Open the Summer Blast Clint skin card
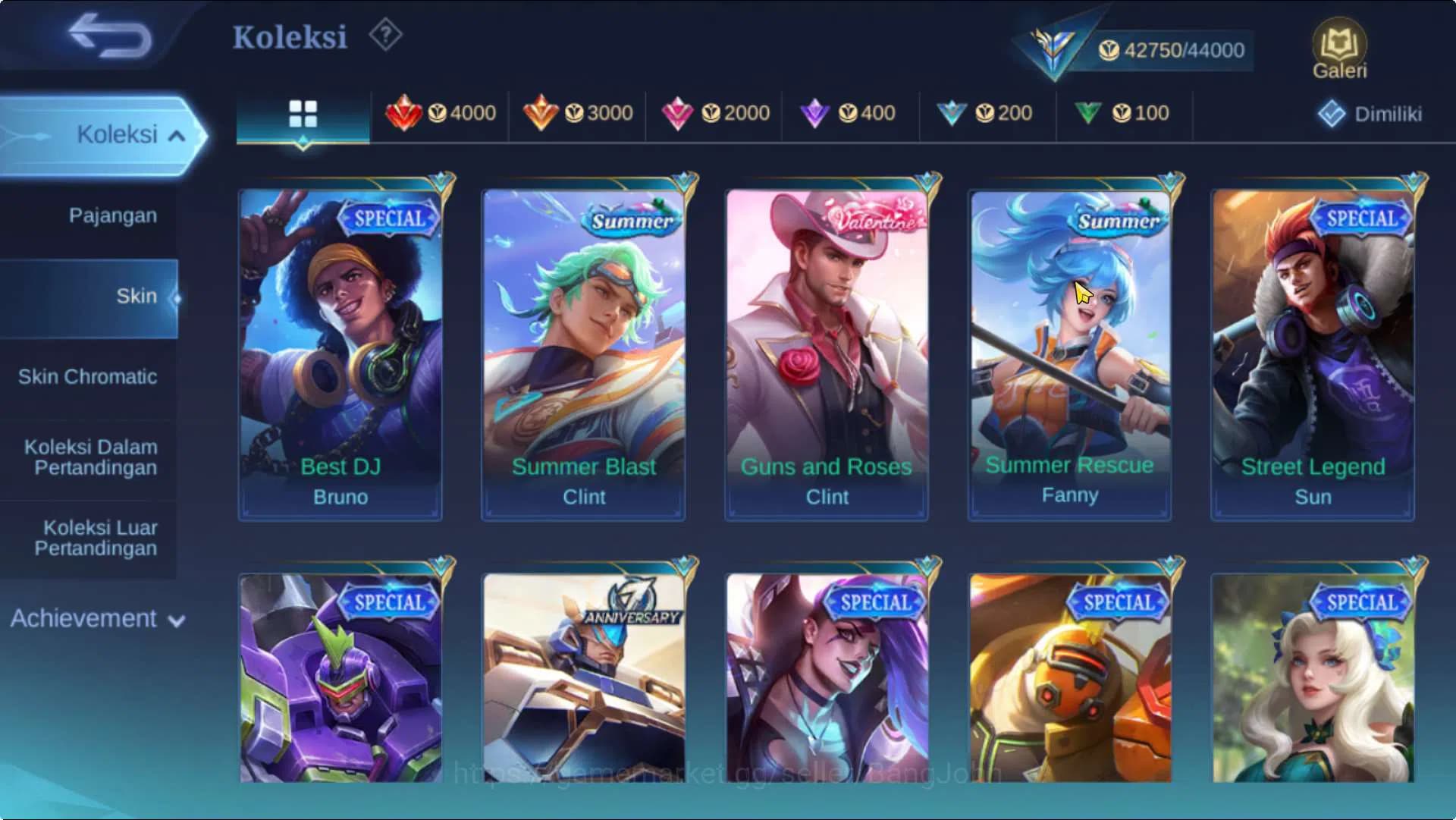 pos(583,349)
